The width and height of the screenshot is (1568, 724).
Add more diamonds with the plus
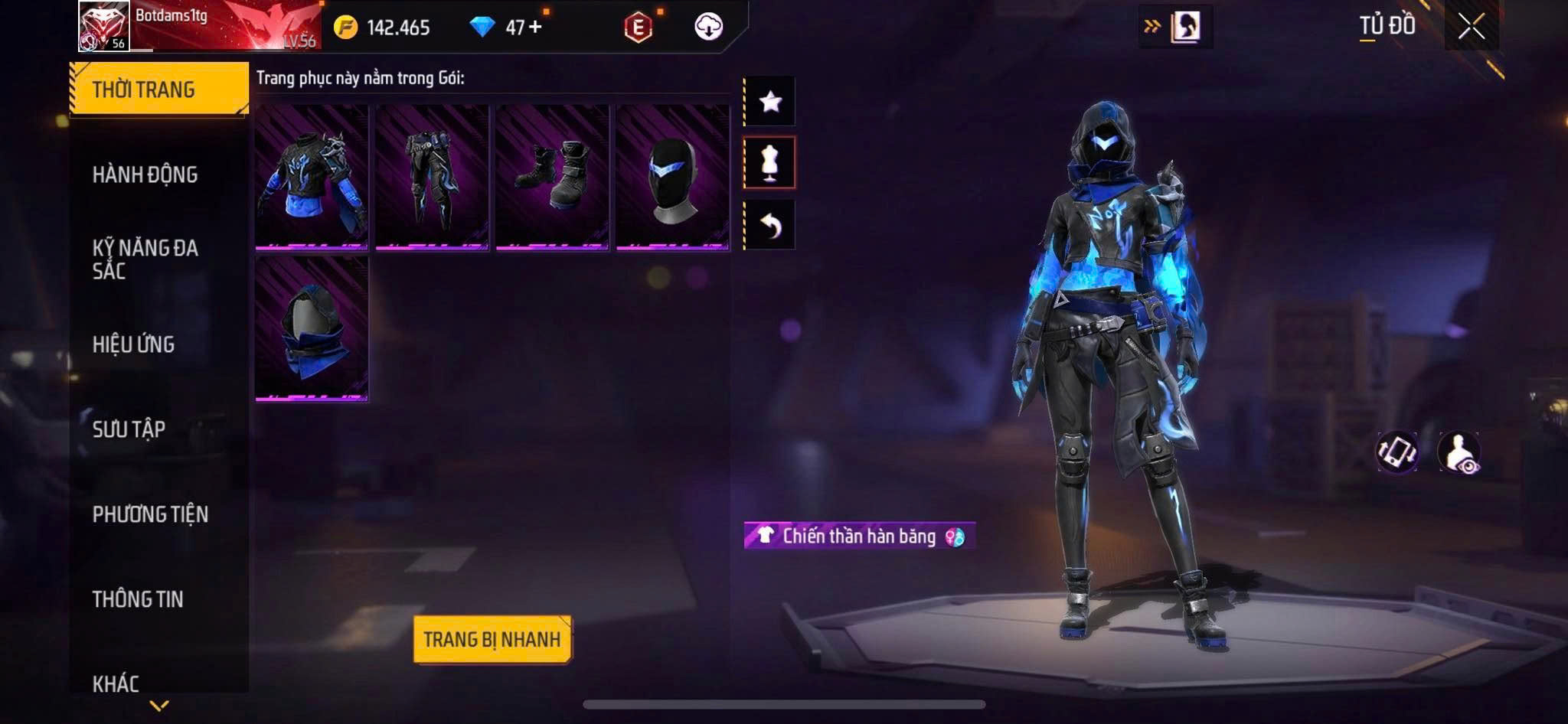(x=535, y=27)
